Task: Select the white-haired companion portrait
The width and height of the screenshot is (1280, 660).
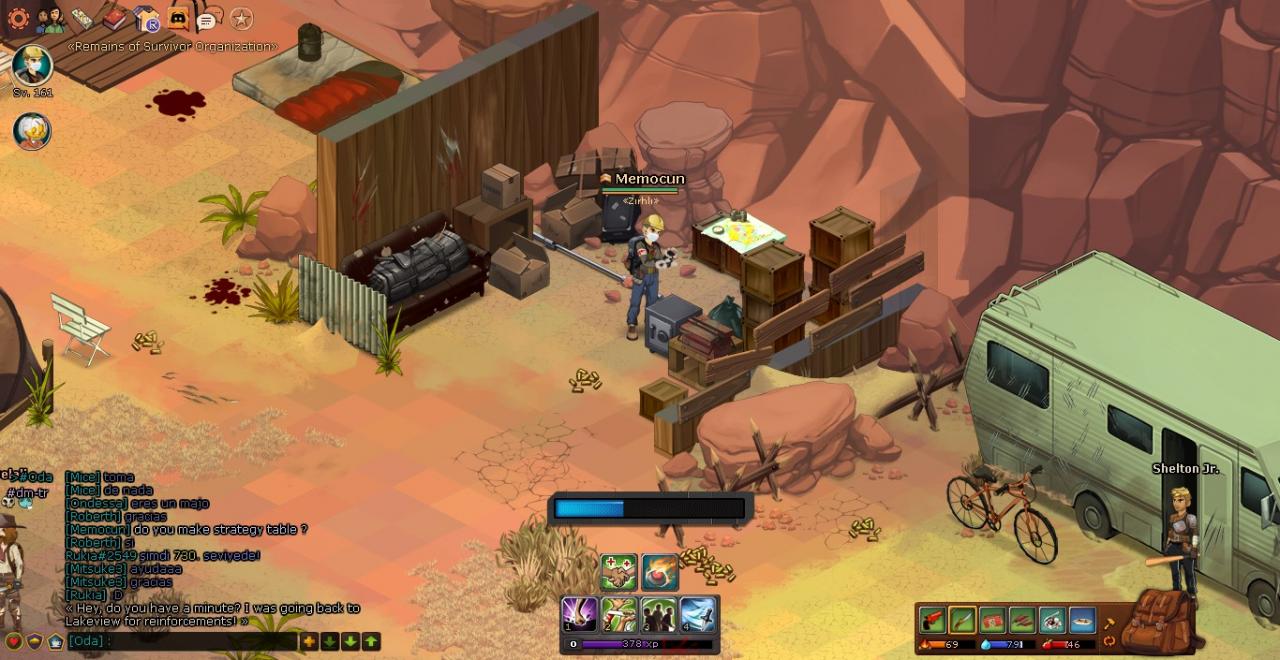Action: coord(32,131)
